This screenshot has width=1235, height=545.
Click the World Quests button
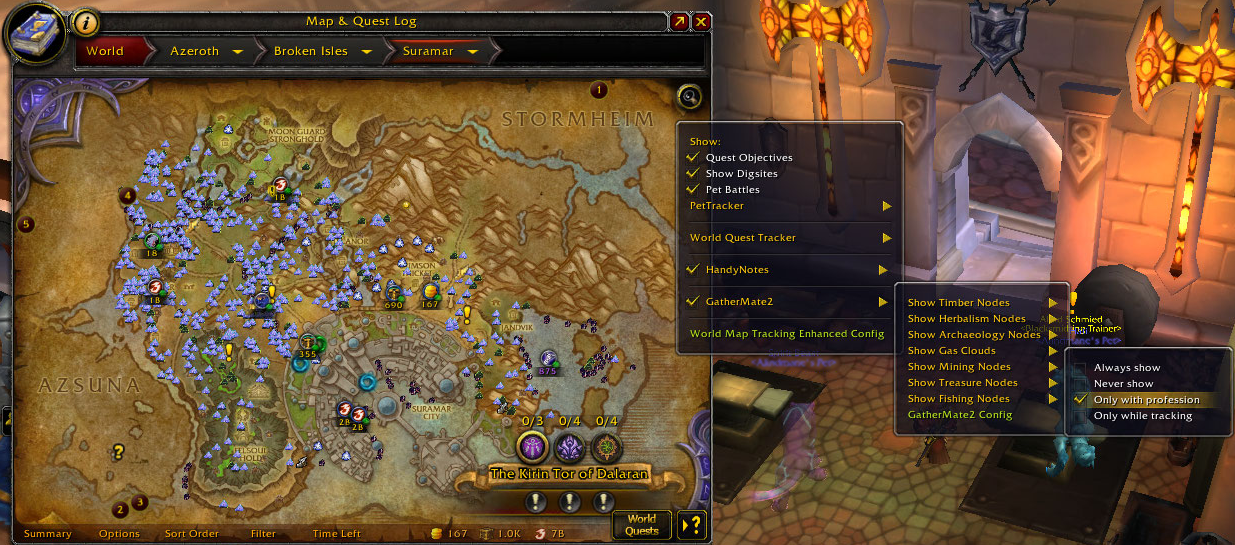tap(641, 524)
